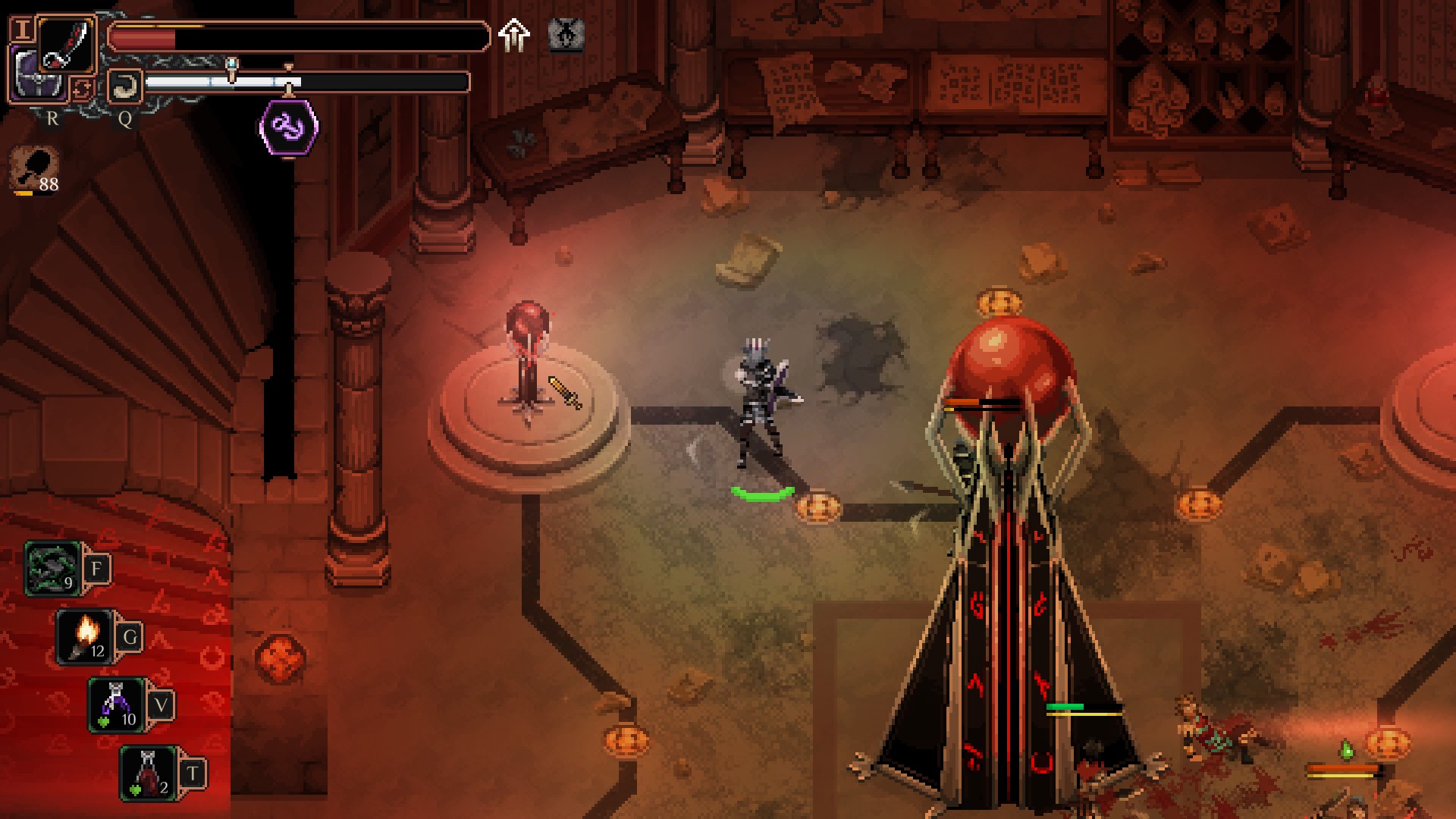Activate the curved horn ability icon
The image size is (1456, 819).
(x=123, y=86)
